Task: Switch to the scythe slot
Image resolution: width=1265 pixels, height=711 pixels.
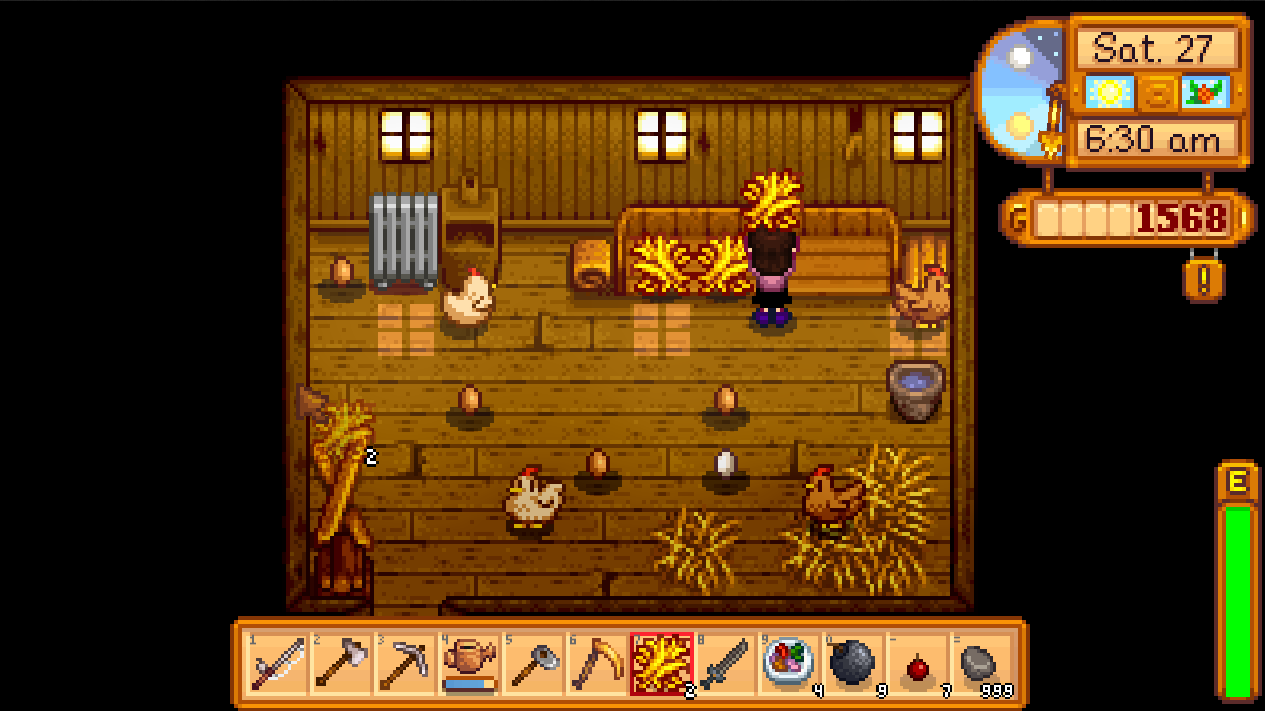Action: point(596,664)
